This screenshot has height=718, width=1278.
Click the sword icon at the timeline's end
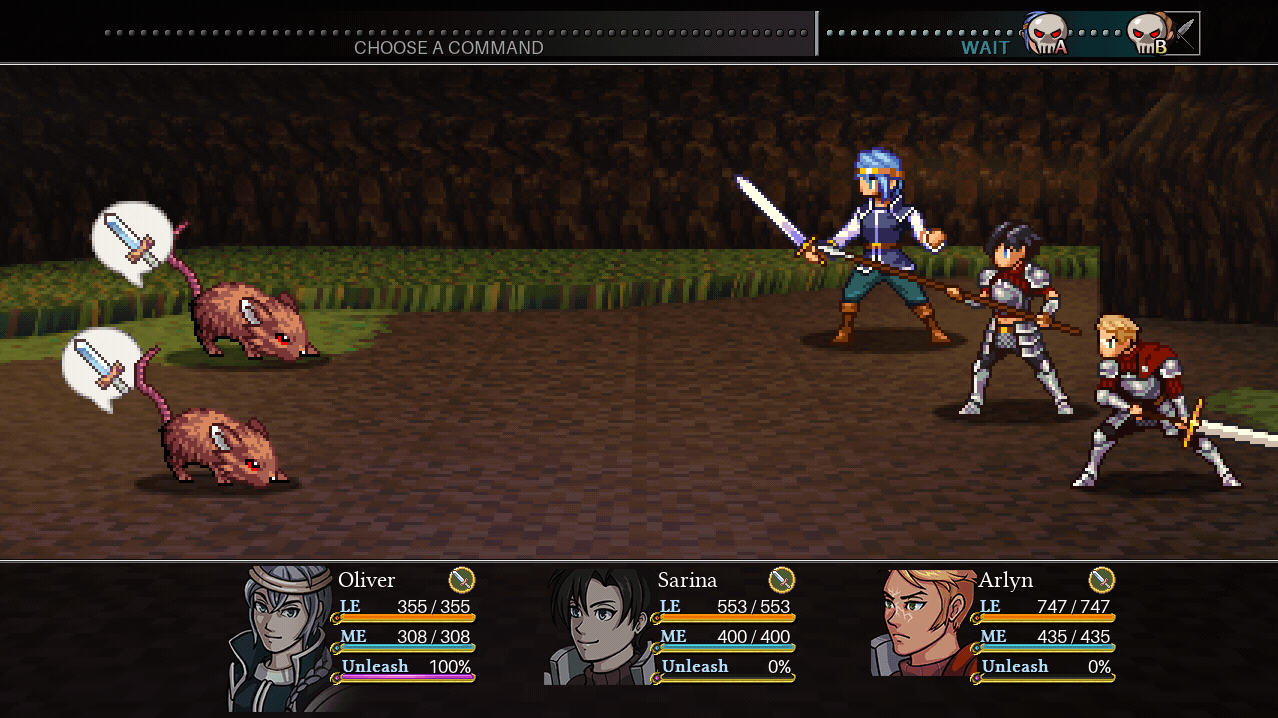tap(1186, 32)
